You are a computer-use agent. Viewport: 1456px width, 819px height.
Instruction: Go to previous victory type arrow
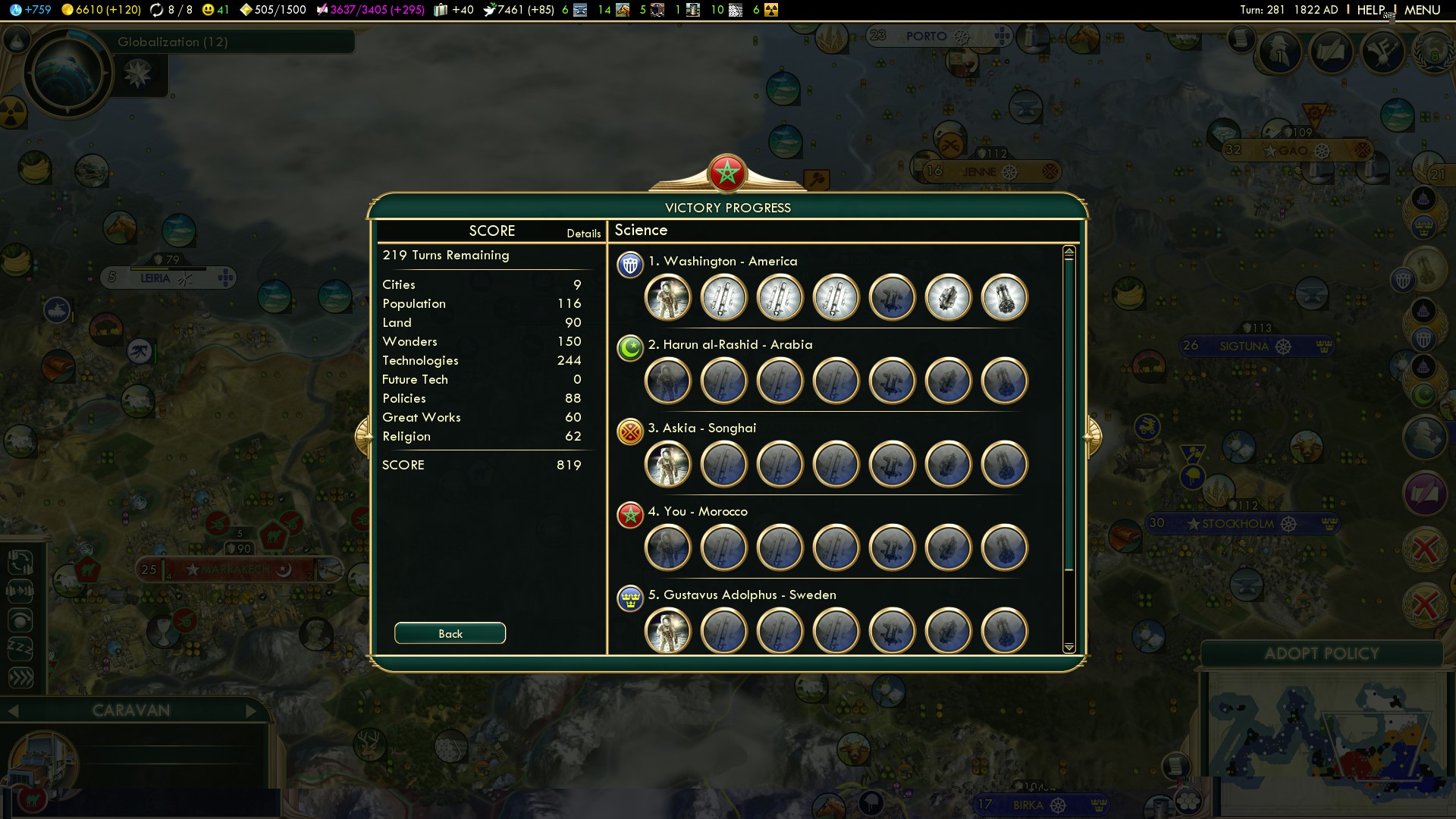[364, 436]
